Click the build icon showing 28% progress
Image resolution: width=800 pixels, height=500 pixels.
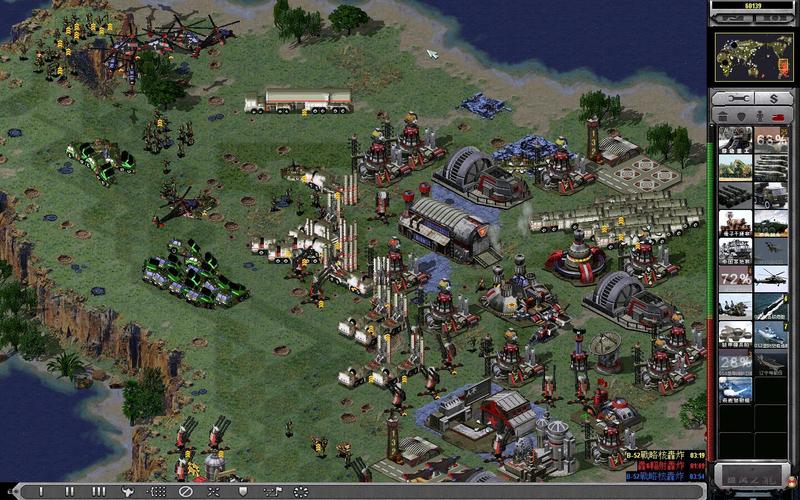tap(734, 361)
